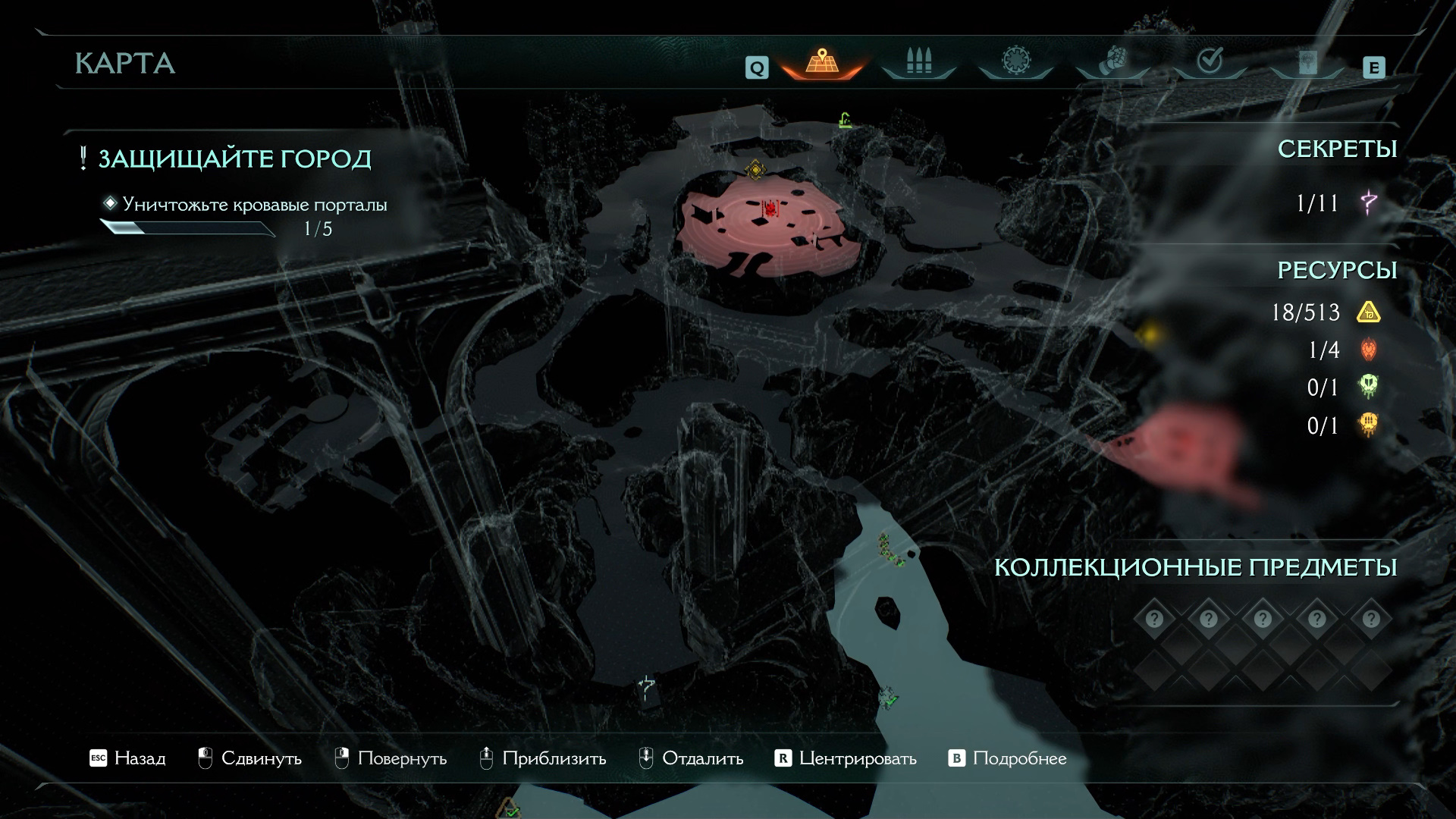Select the white question mark secret marker

coord(646,689)
